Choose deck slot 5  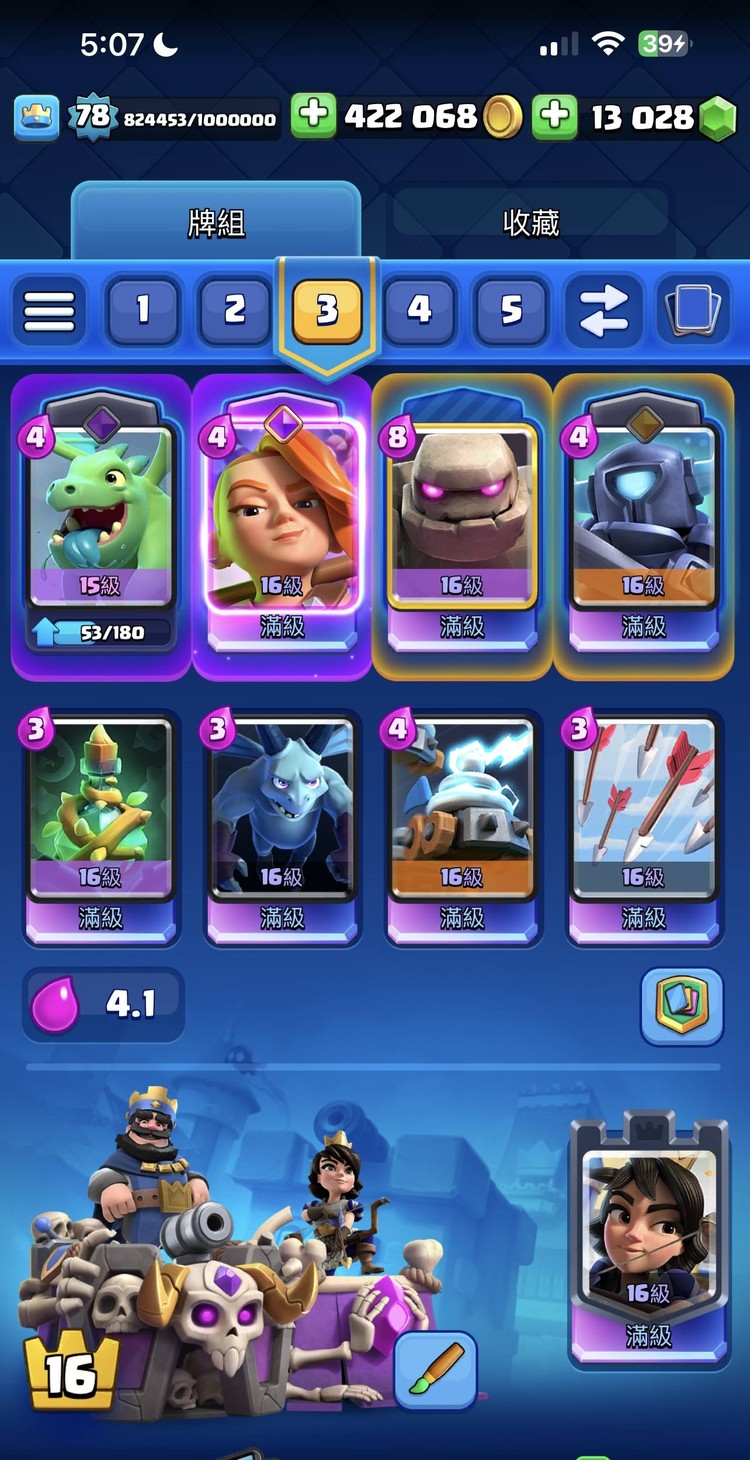(511, 310)
